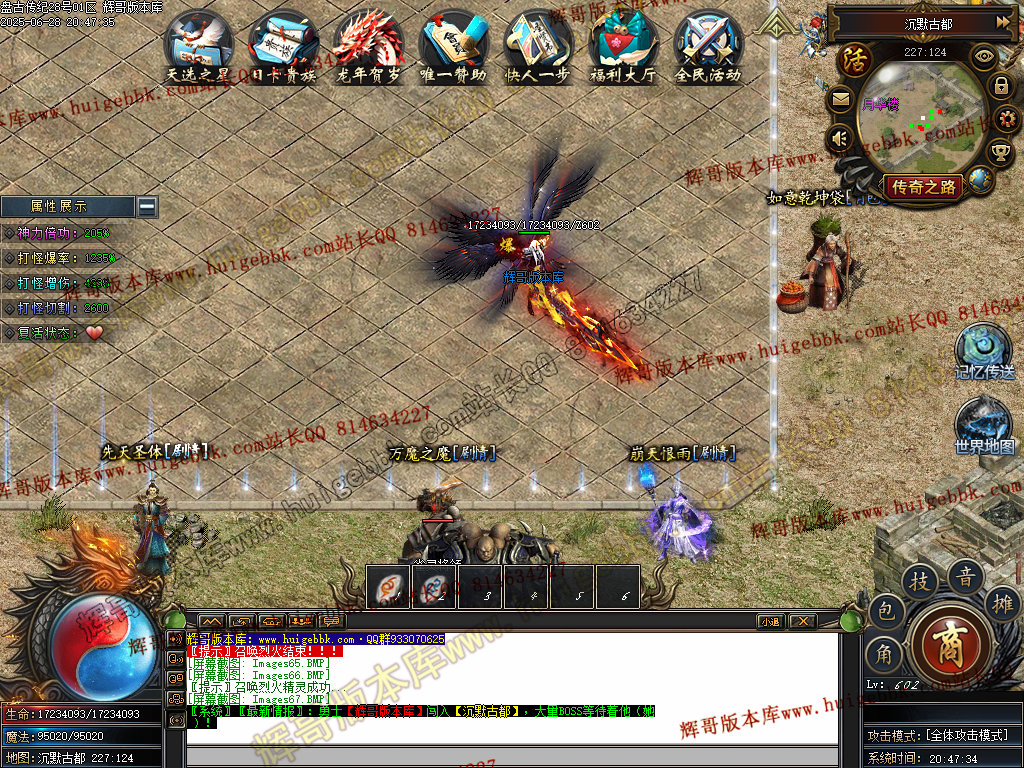The image size is (1024, 768).
Task: Open the 快人一步 icon
Action: coord(539,43)
